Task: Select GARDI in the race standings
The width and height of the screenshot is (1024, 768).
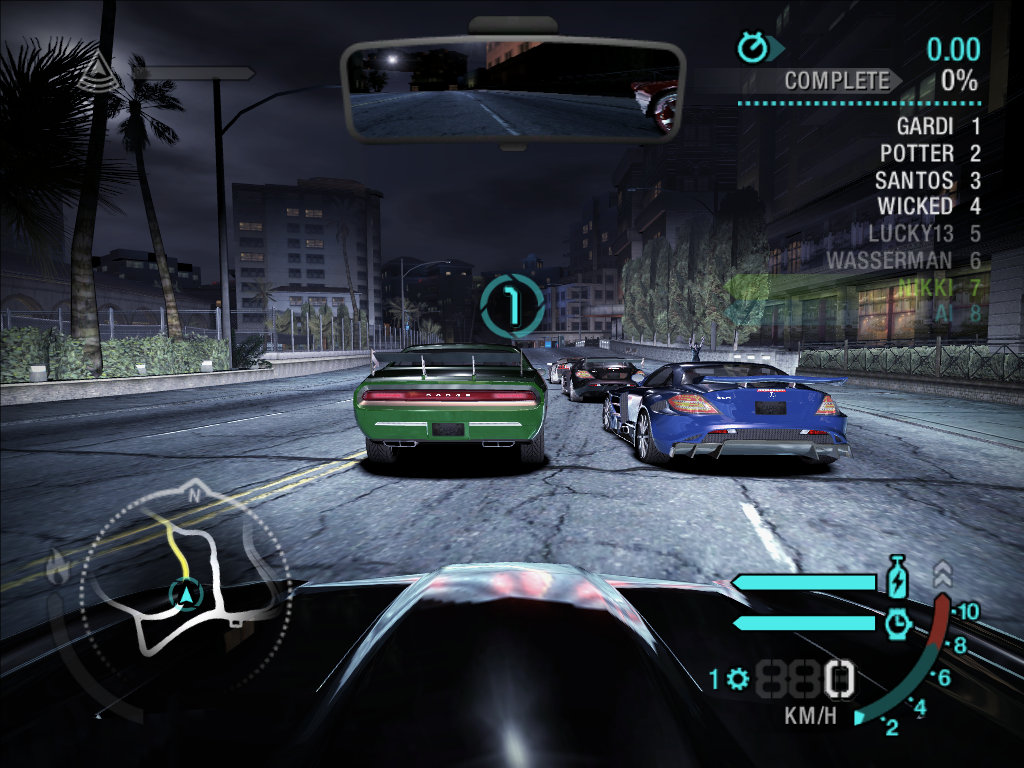Action: pos(924,127)
